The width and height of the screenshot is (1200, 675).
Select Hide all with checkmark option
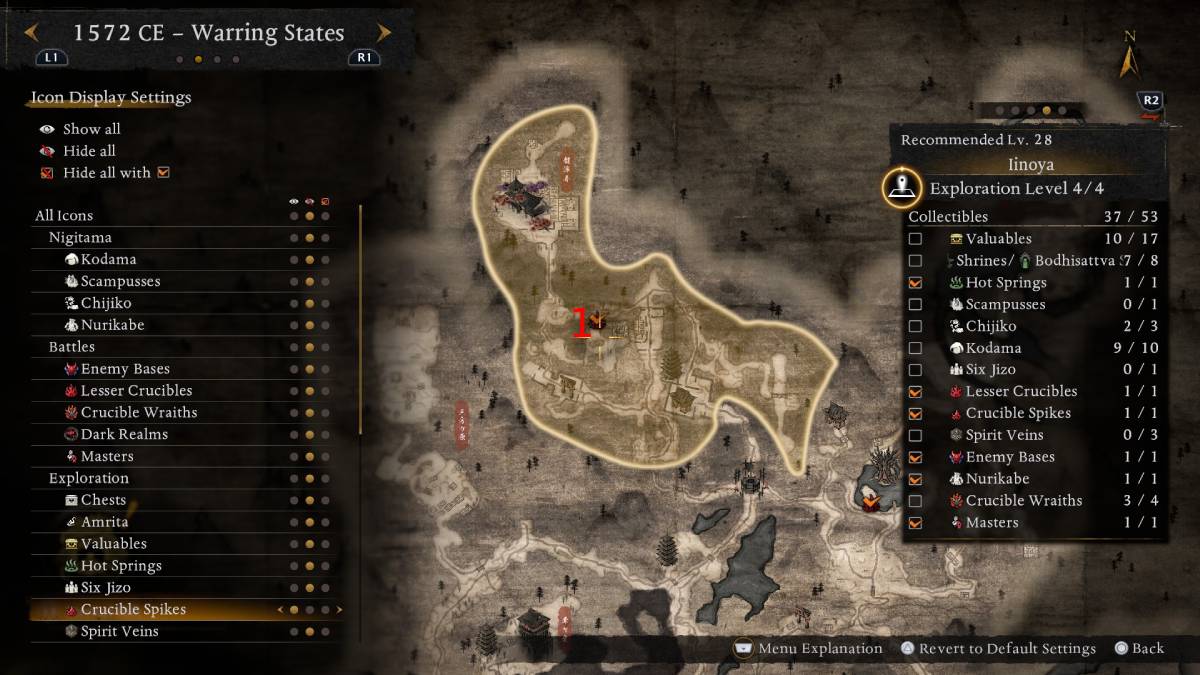coord(106,173)
